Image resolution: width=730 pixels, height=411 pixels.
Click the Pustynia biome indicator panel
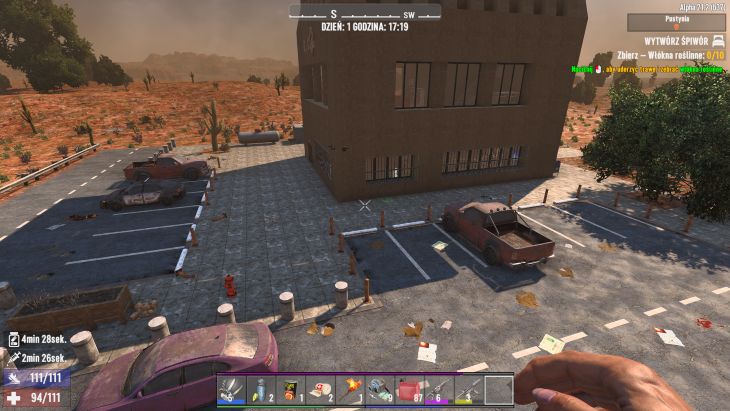pyautogui.click(x=662, y=20)
